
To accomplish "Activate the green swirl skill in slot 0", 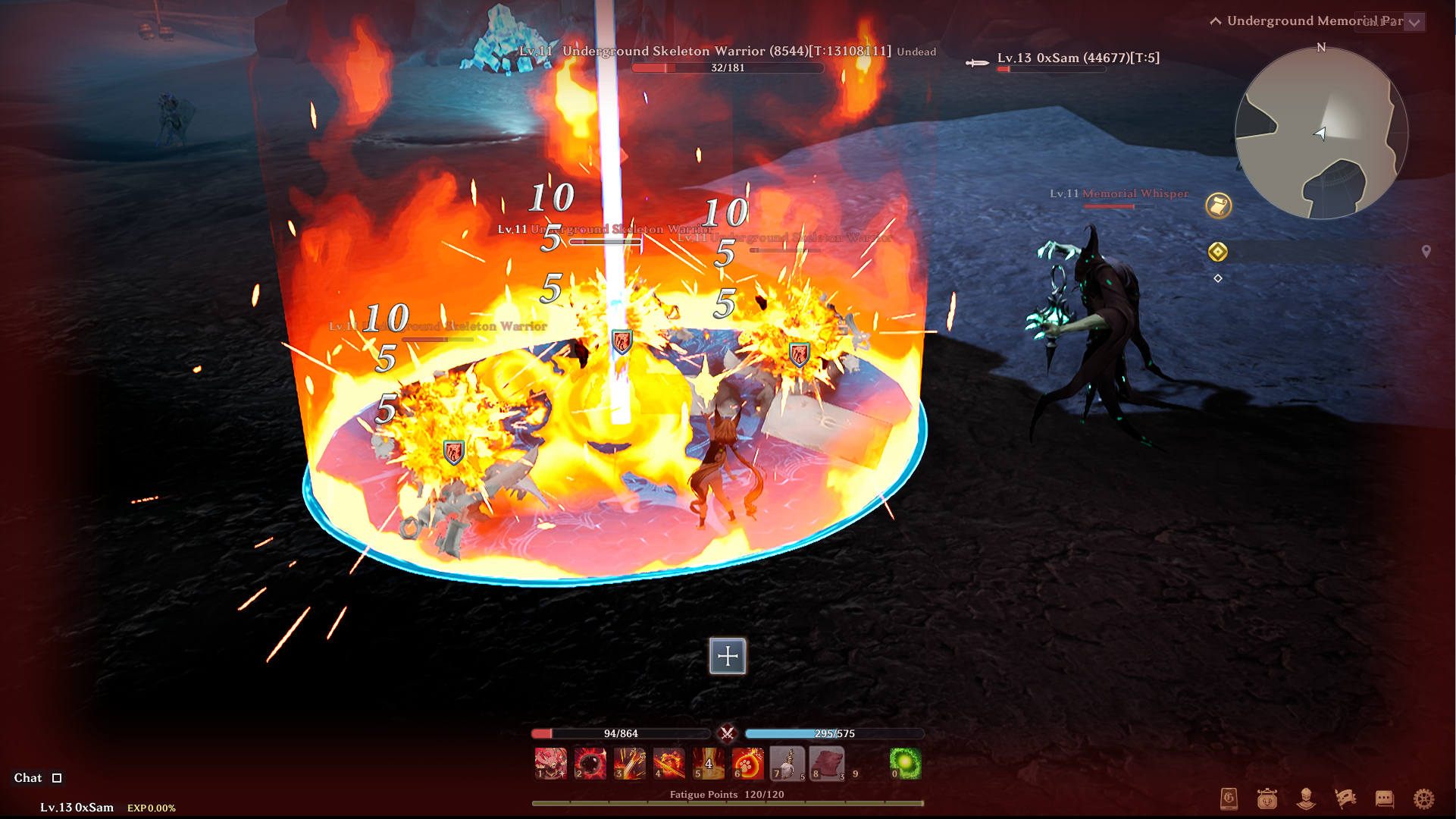I will 905,763.
